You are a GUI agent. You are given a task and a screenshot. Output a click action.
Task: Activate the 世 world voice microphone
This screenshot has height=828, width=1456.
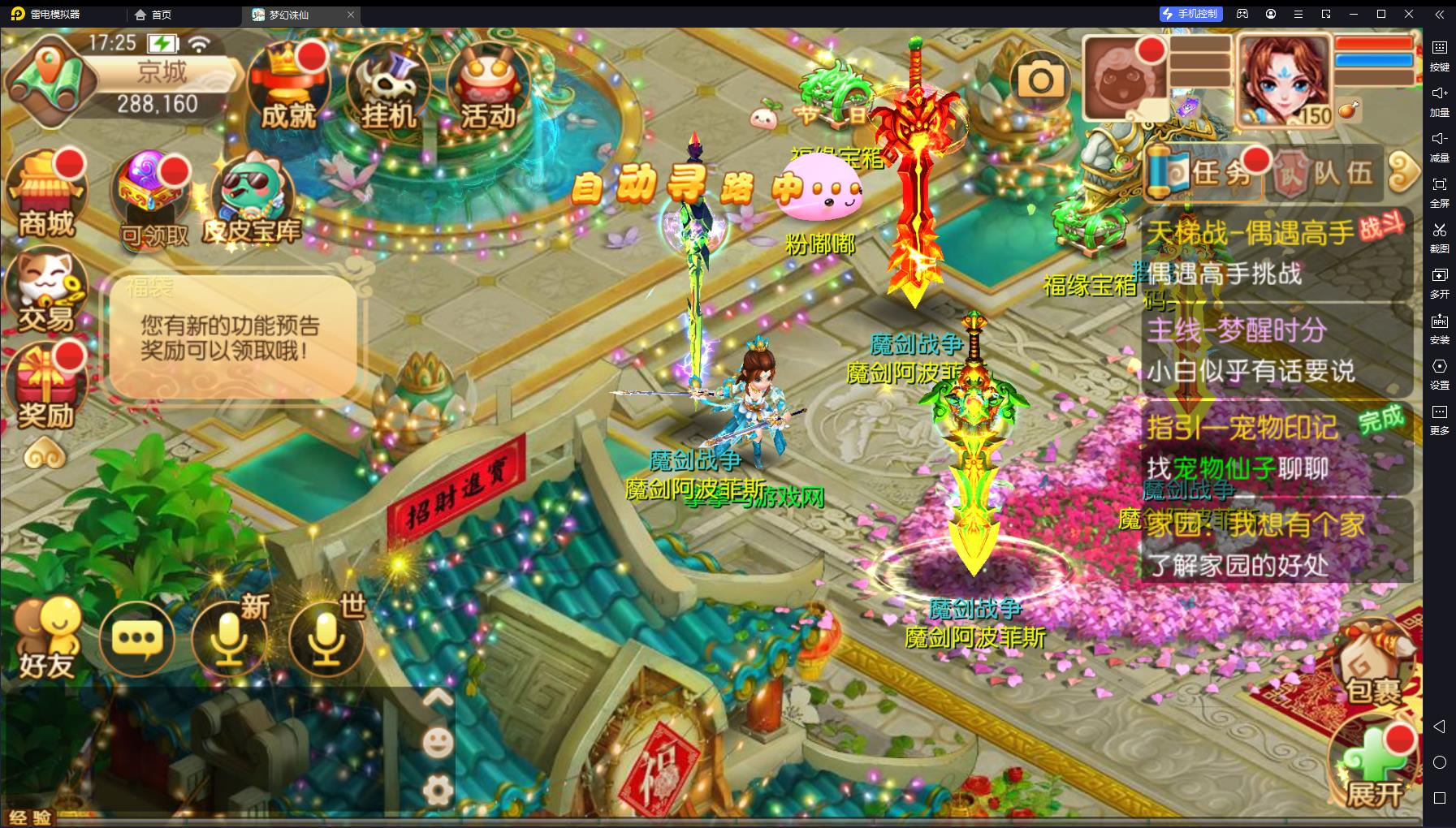pyautogui.click(x=326, y=639)
